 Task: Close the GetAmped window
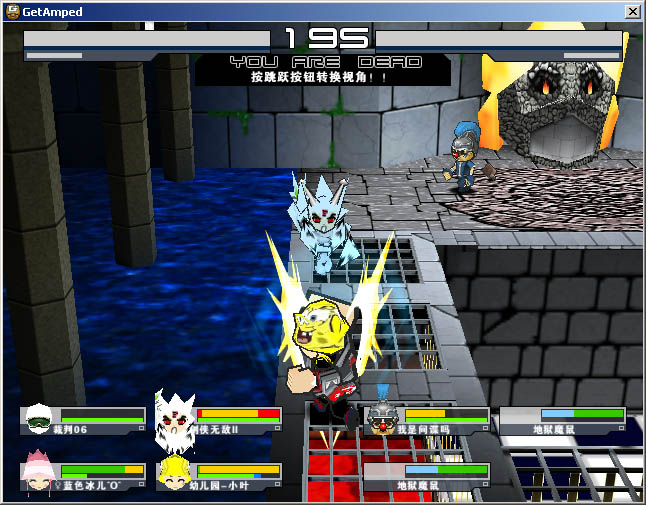pyautogui.click(x=632, y=11)
